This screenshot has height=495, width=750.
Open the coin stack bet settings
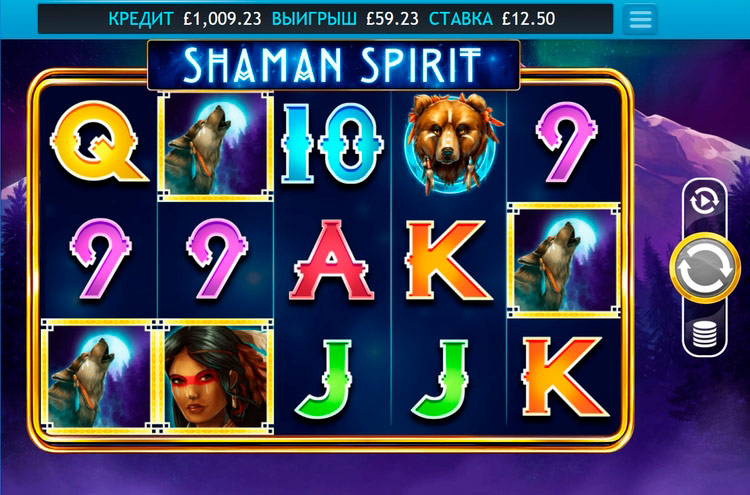point(704,335)
